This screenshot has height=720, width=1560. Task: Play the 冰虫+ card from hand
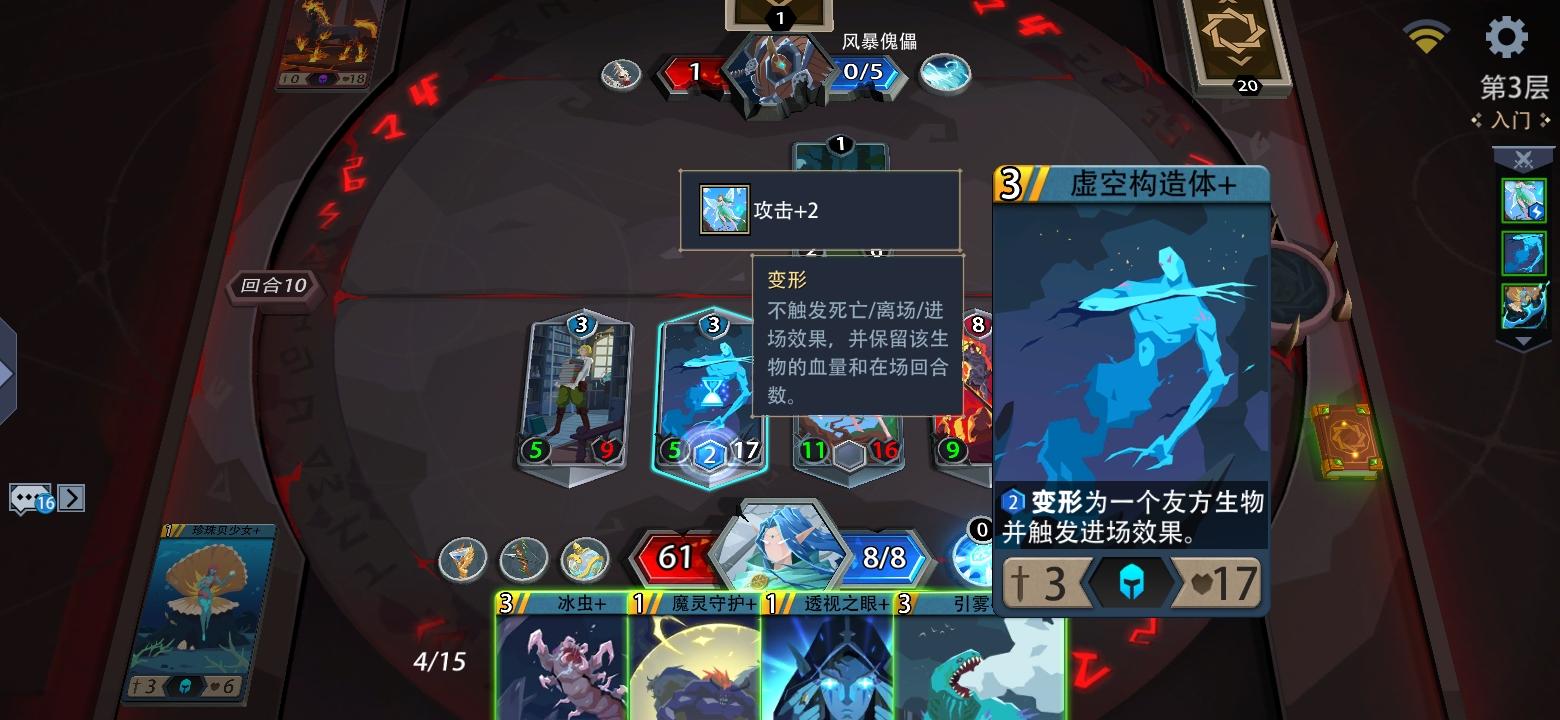click(x=557, y=665)
